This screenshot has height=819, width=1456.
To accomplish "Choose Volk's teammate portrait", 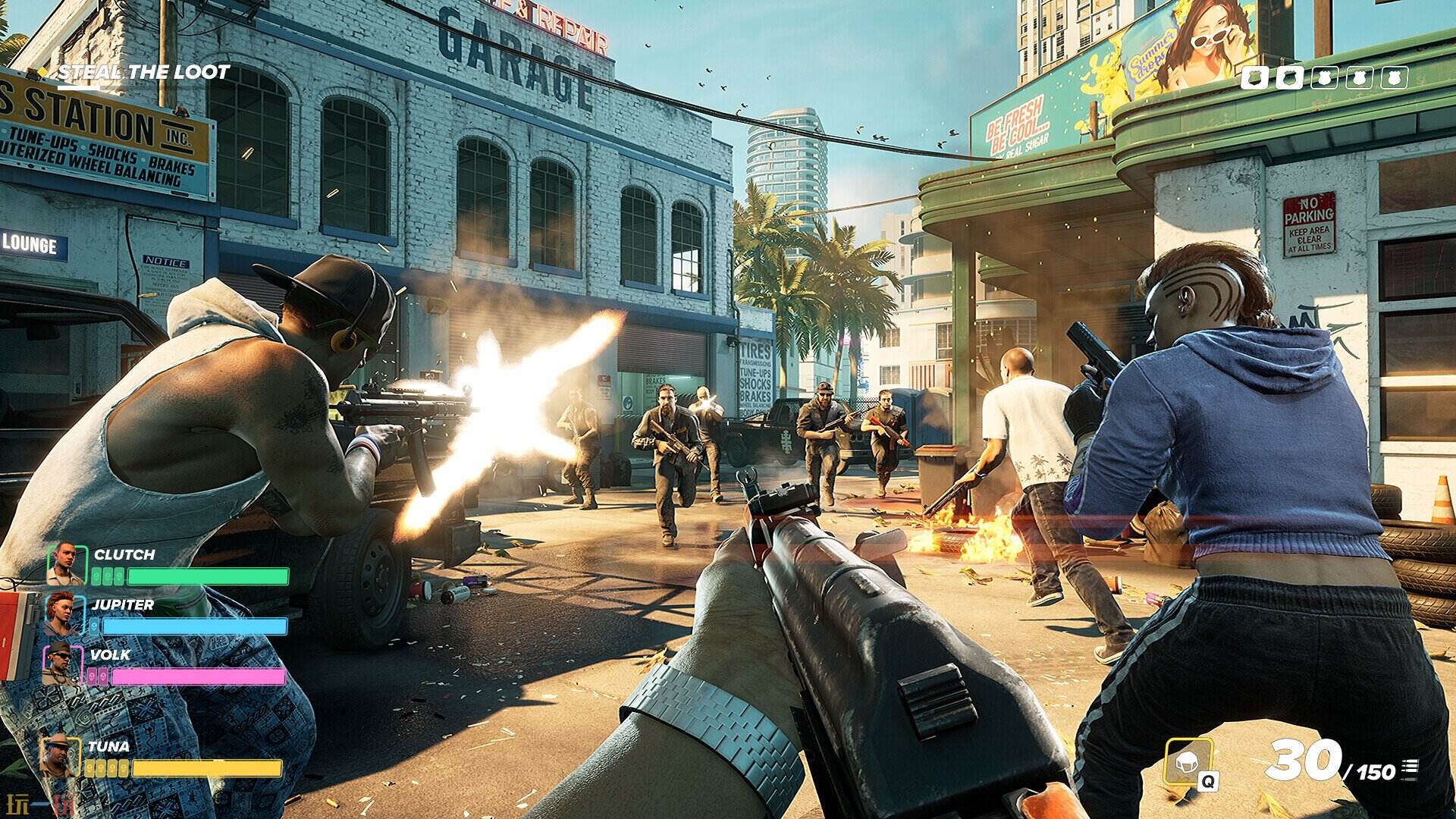I will (62, 664).
